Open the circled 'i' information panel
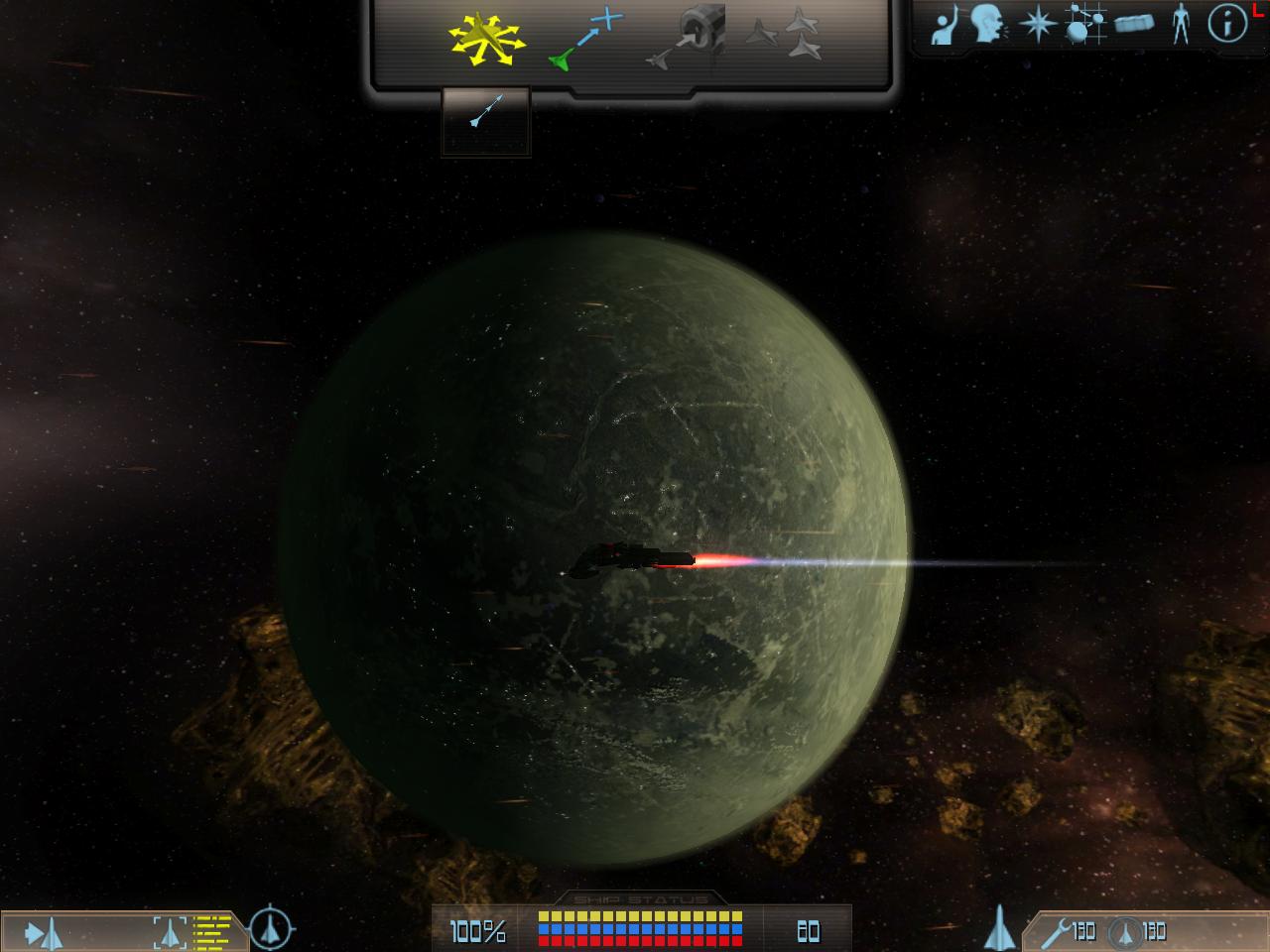1270x952 pixels. (x=1227, y=25)
